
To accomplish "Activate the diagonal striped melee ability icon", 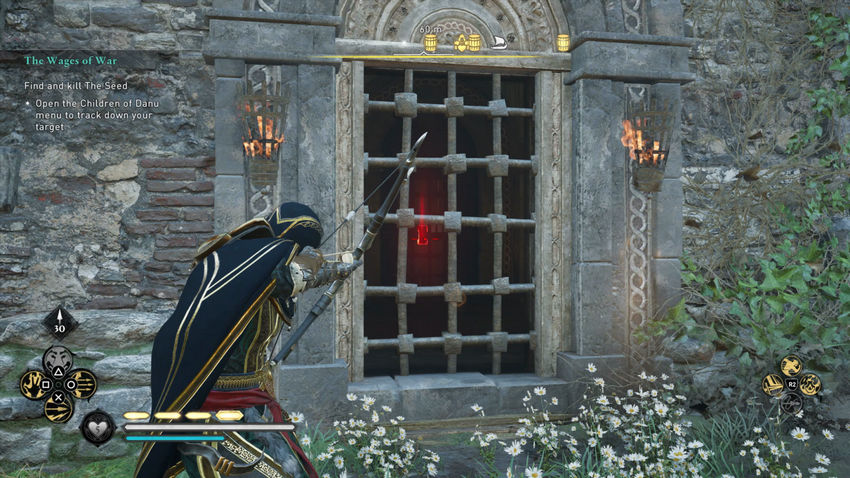I will click(772, 385).
